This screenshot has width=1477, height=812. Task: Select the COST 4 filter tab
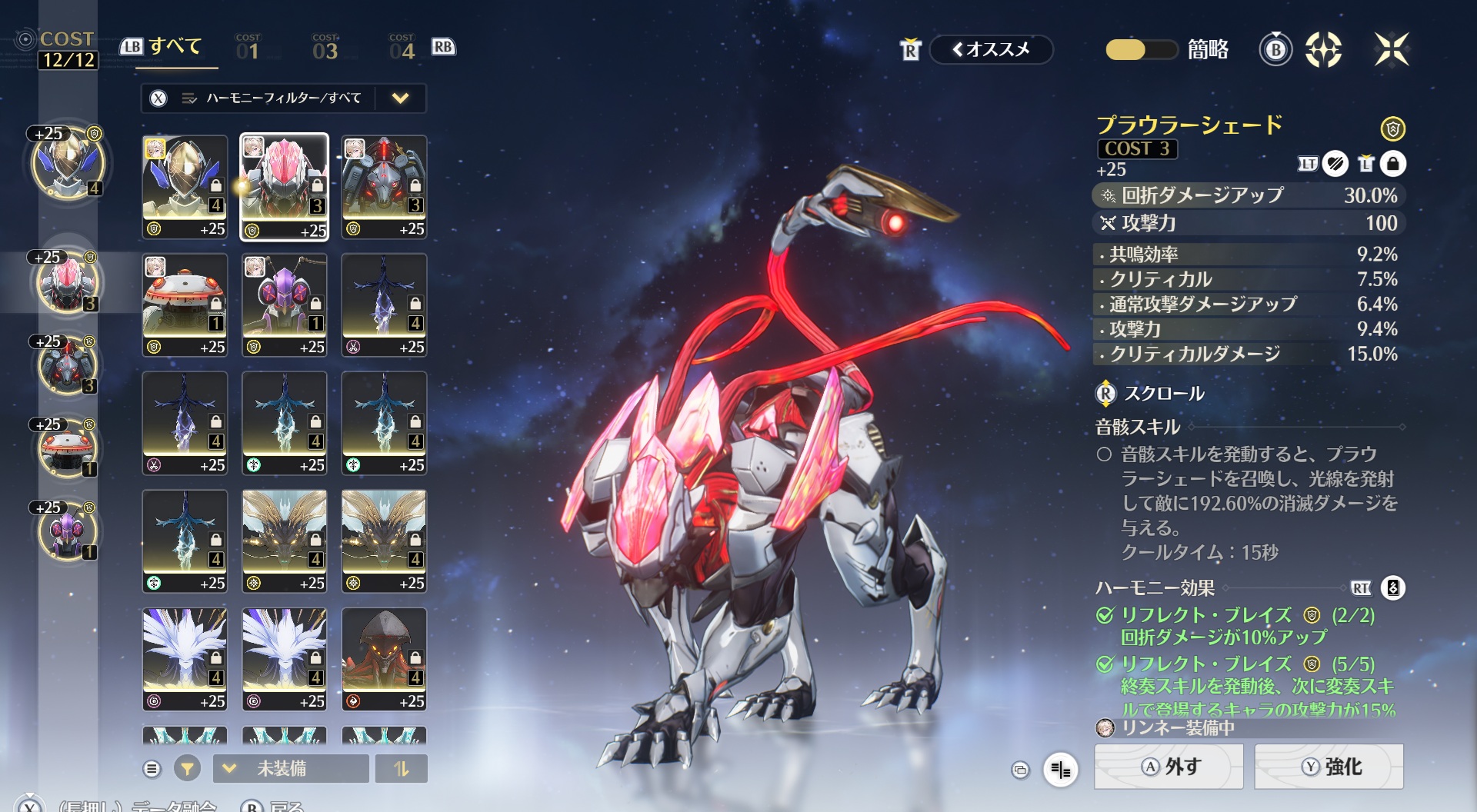pyautogui.click(x=402, y=48)
